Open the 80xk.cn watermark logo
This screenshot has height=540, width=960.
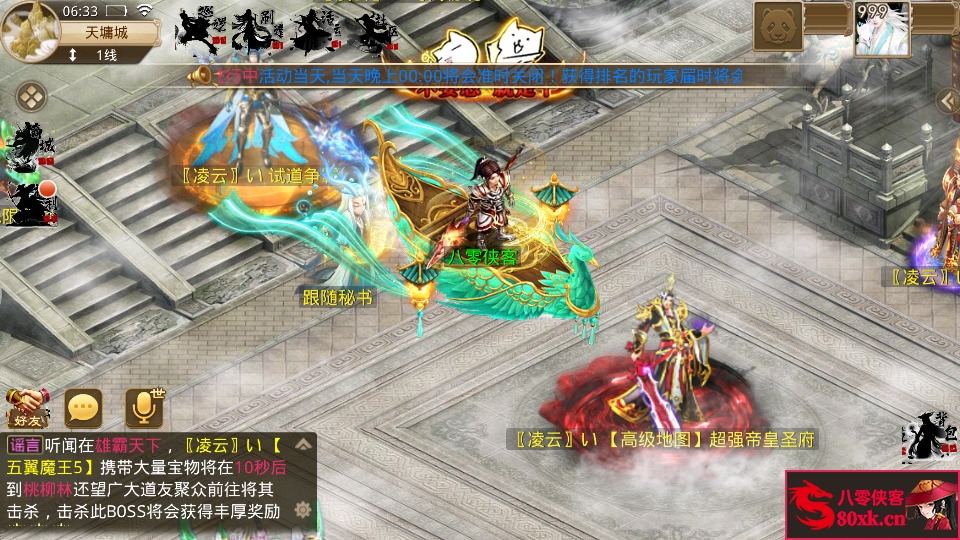pyautogui.click(x=871, y=505)
